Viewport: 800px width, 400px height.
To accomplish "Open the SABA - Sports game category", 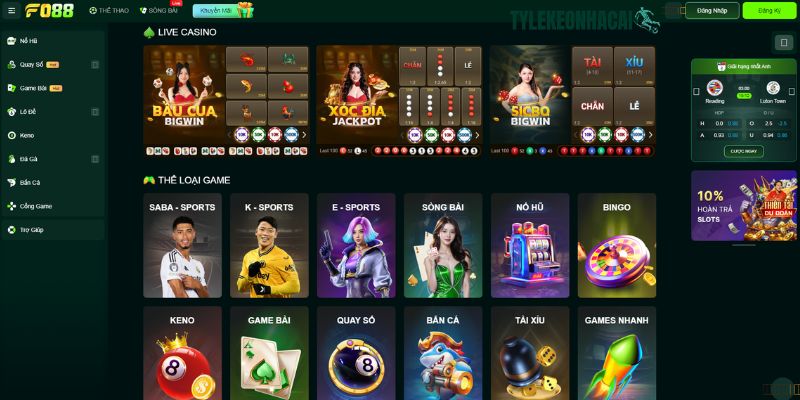I will (x=182, y=246).
